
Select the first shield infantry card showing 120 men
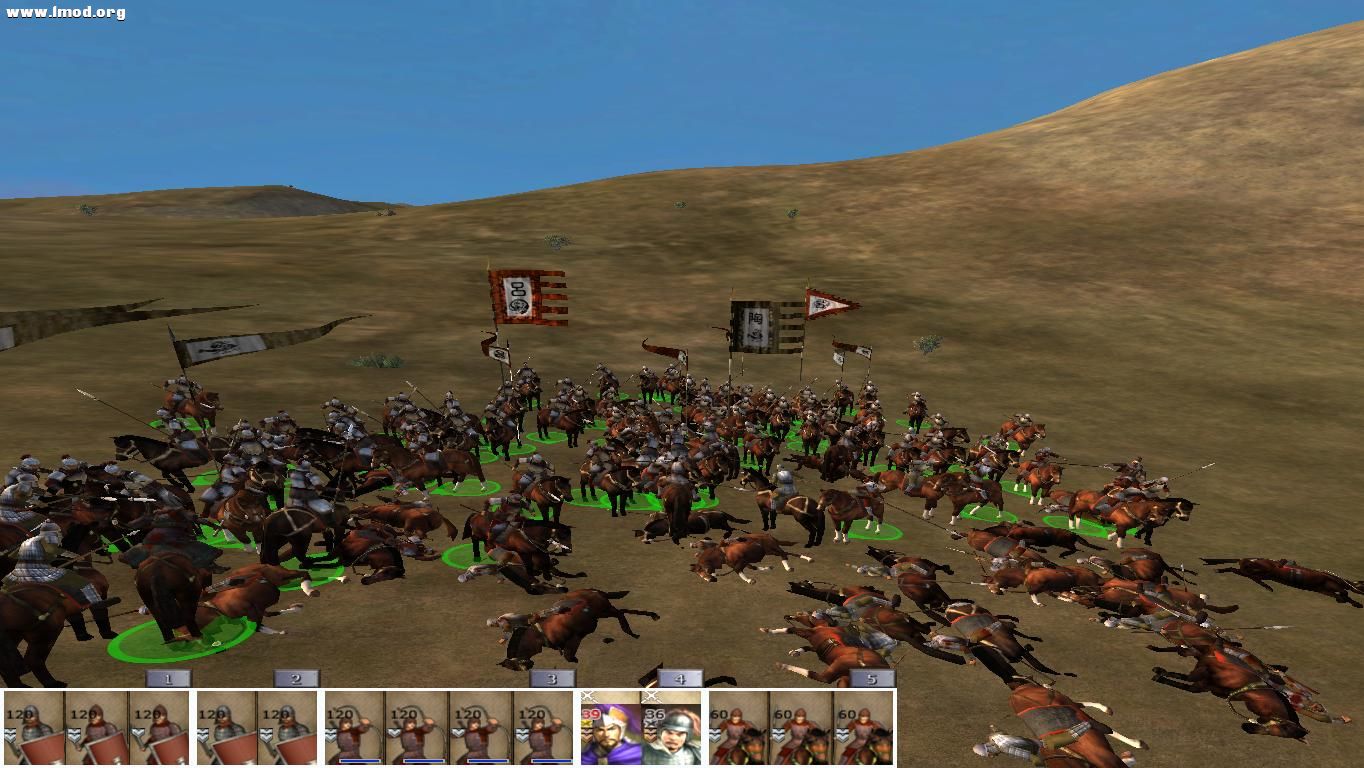[x=33, y=728]
